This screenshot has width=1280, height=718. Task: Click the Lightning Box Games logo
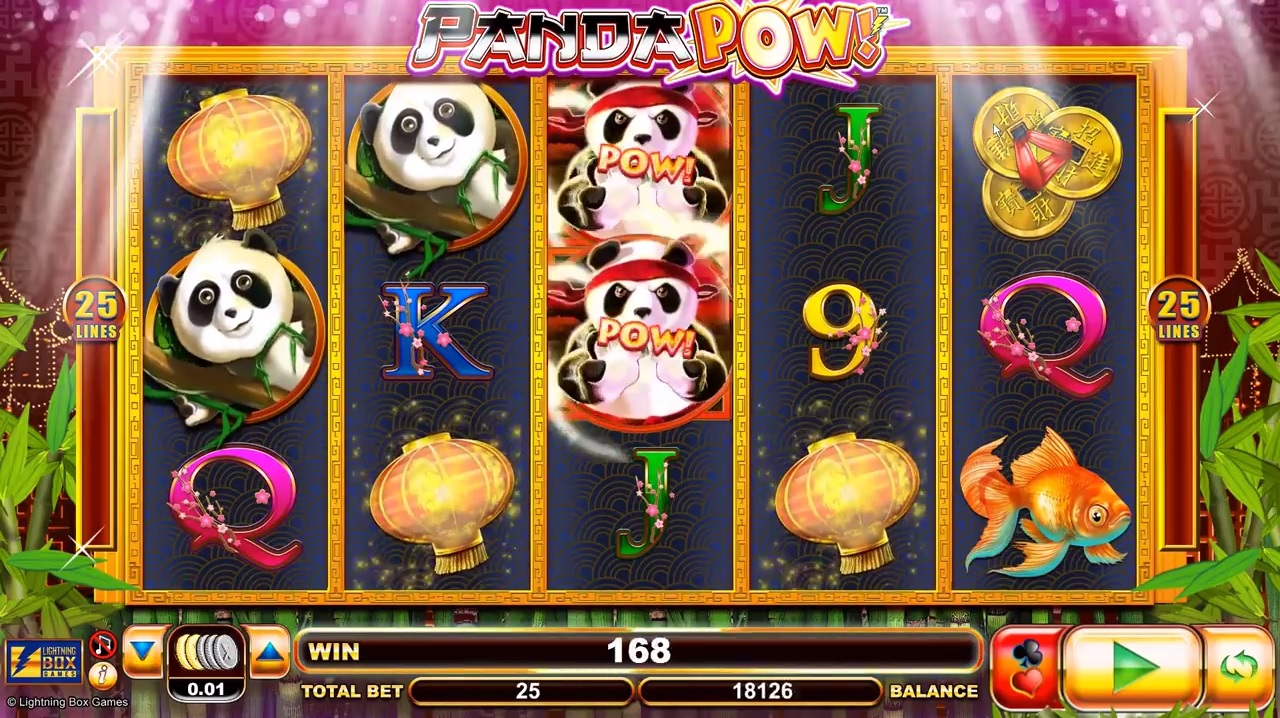coord(44,661)
